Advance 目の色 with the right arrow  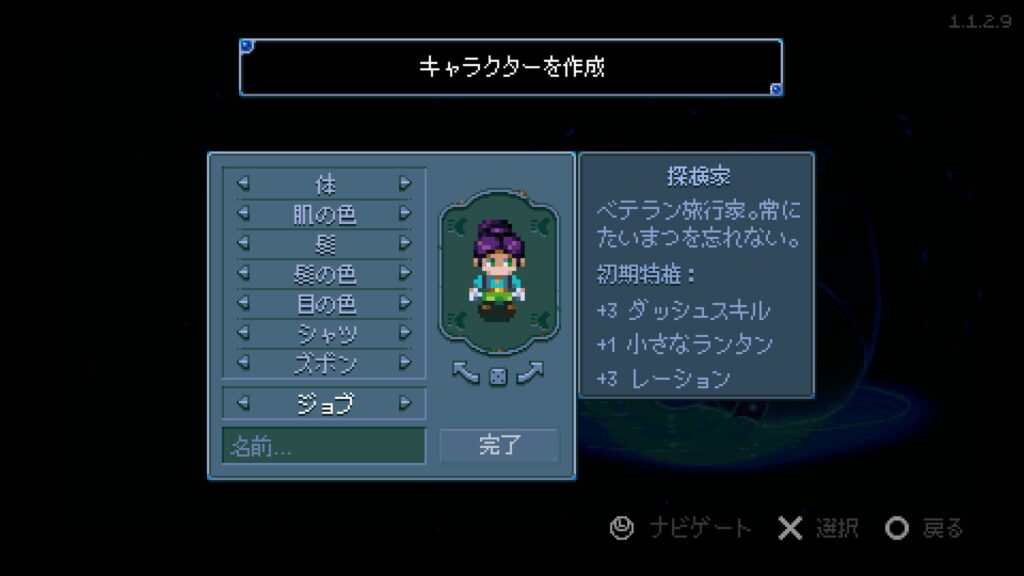click(x=405, y=302)
